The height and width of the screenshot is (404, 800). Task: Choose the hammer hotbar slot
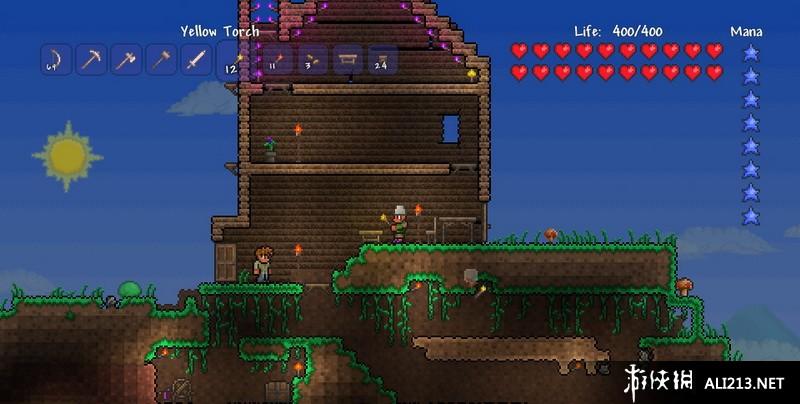pyautogui.click(x=162, y=60)
